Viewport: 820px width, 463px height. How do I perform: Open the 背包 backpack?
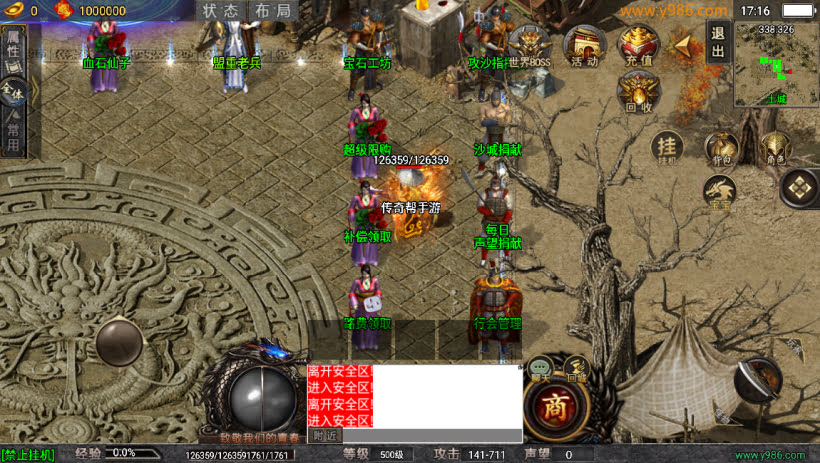pyautogui.click(x=721, y=148)
